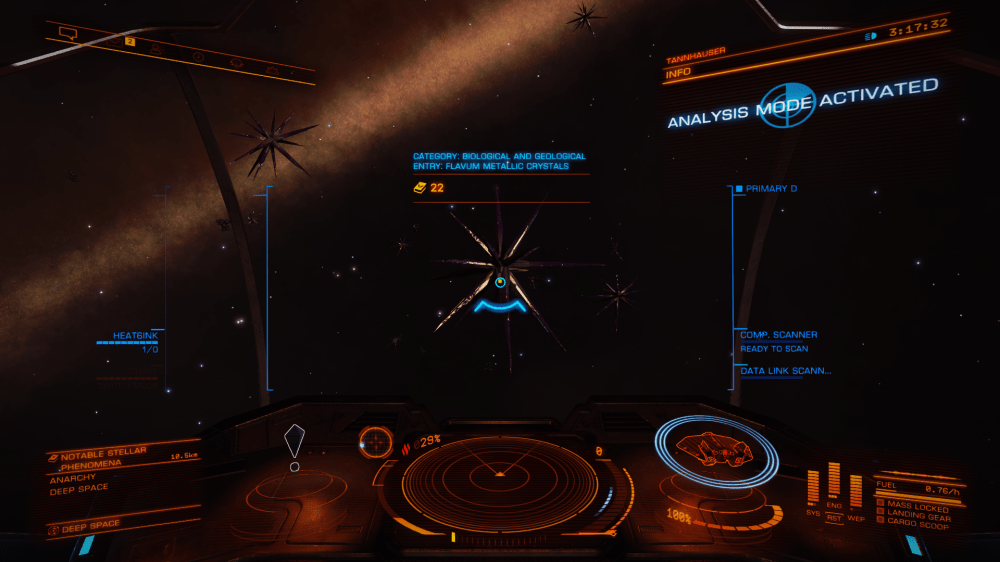The width and height of the screenshot is (1000, 562).
Task: Choose the ENG power distributor bar
Action: point(834,483)
